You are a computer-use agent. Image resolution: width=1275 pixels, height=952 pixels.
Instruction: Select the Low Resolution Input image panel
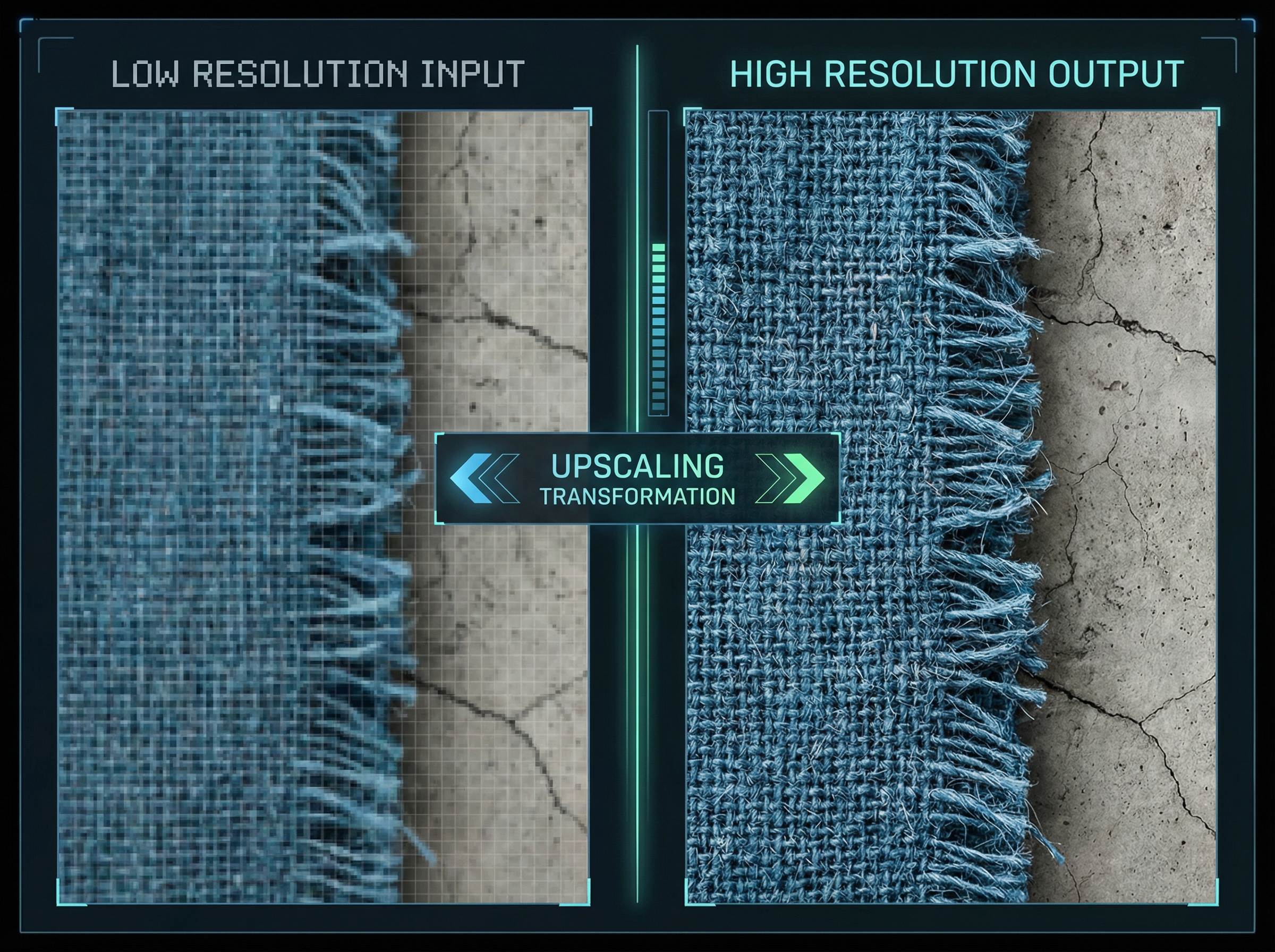click(322, 507)
